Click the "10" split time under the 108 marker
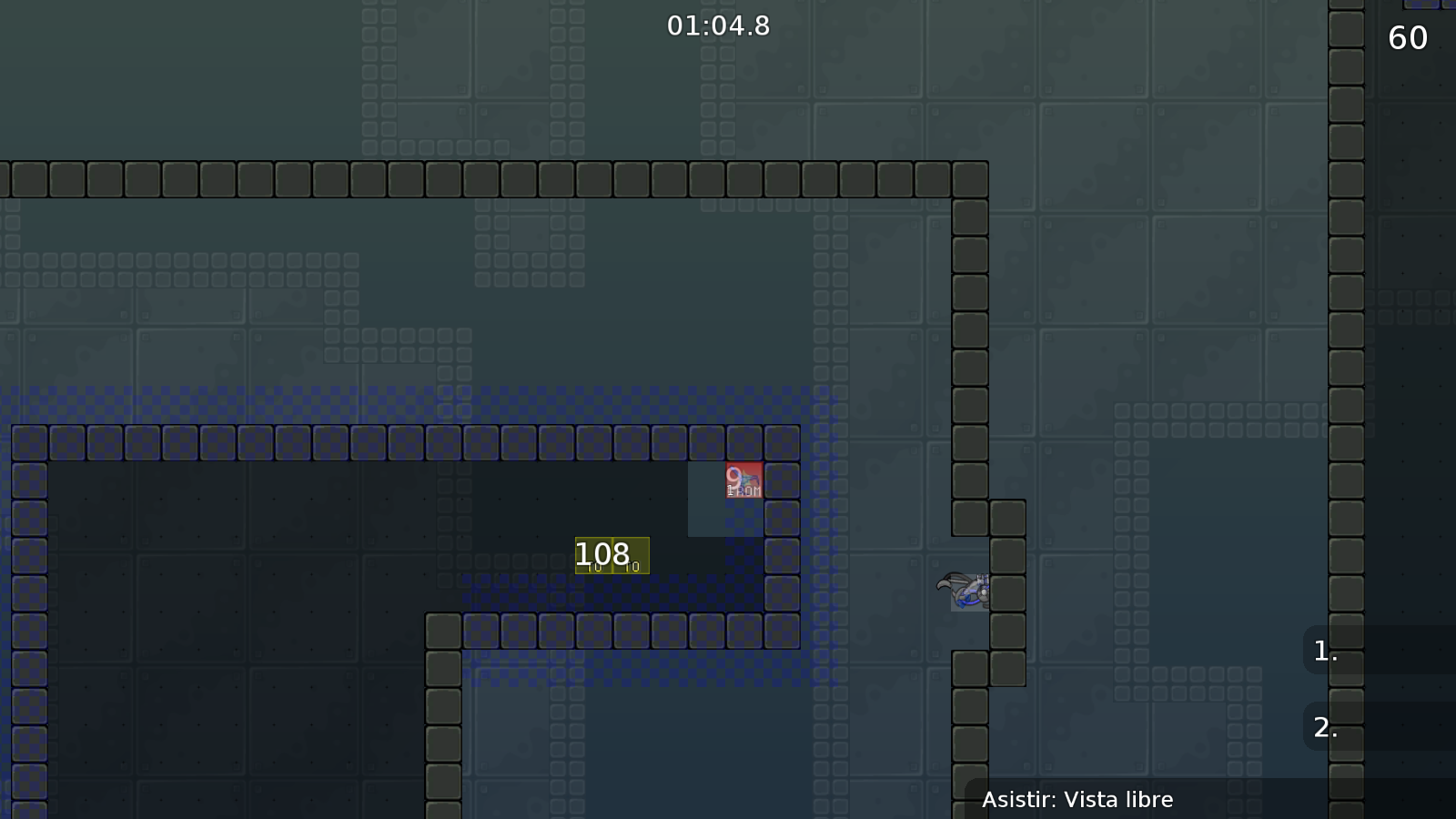Viewport: 1456px width, 819px height. point(596,566)
